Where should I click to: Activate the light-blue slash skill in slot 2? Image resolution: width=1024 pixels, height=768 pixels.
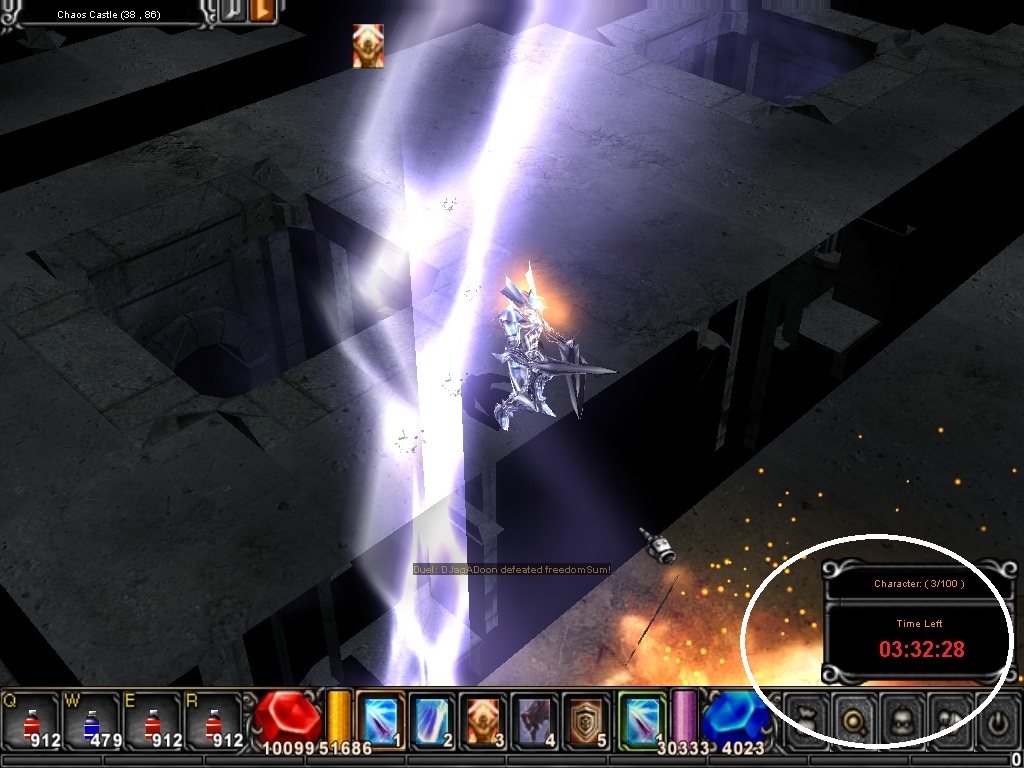[432, 719]
